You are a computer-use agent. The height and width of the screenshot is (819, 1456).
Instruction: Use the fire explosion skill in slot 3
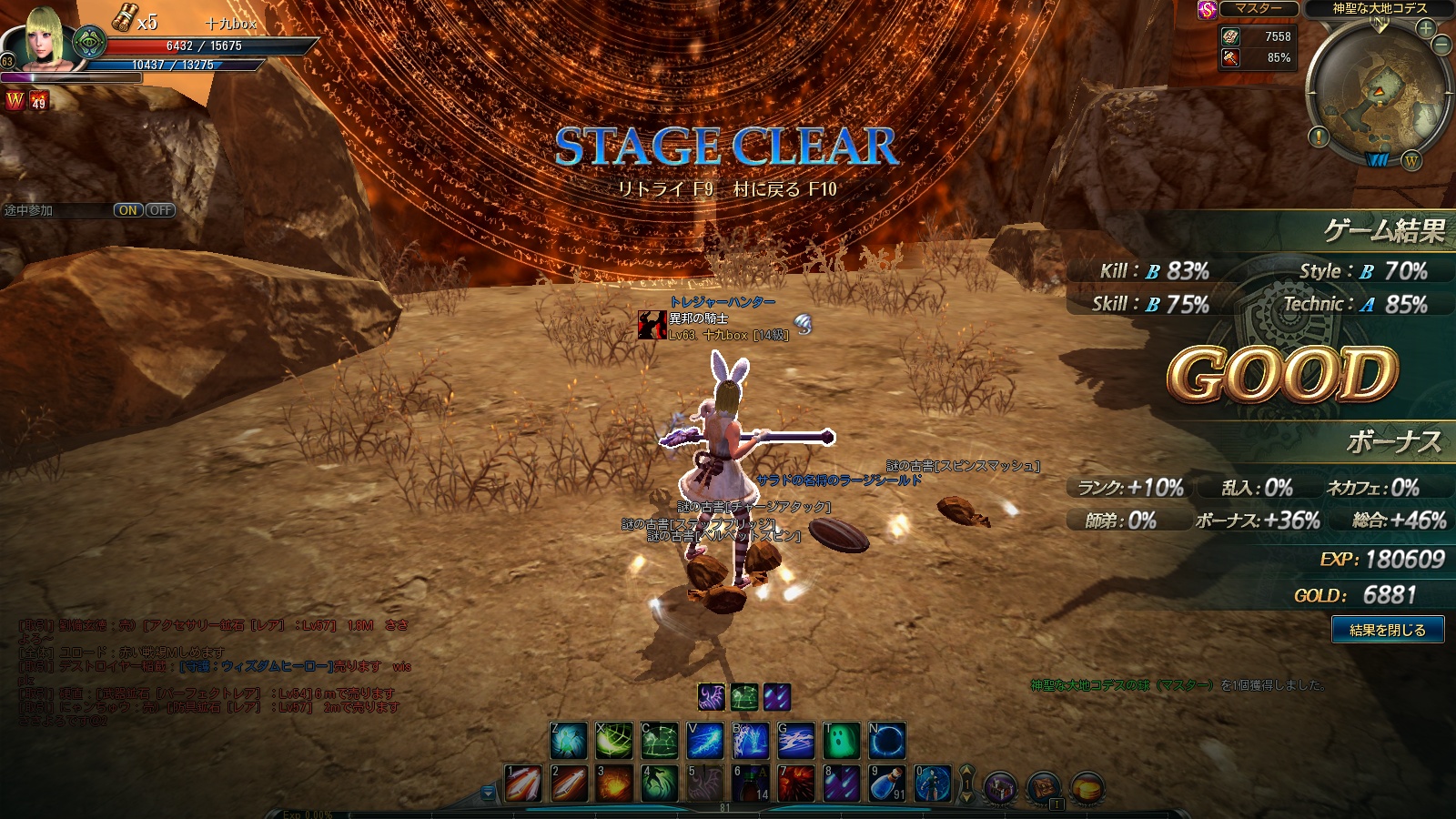coord(614,784)
